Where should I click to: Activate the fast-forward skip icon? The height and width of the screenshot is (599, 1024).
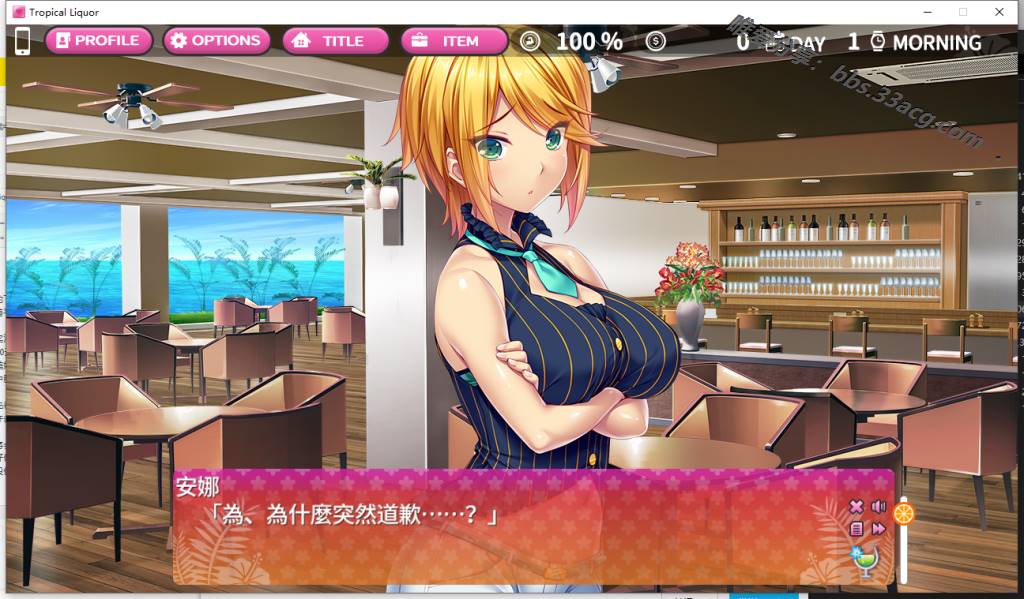(x=879, y=529)
